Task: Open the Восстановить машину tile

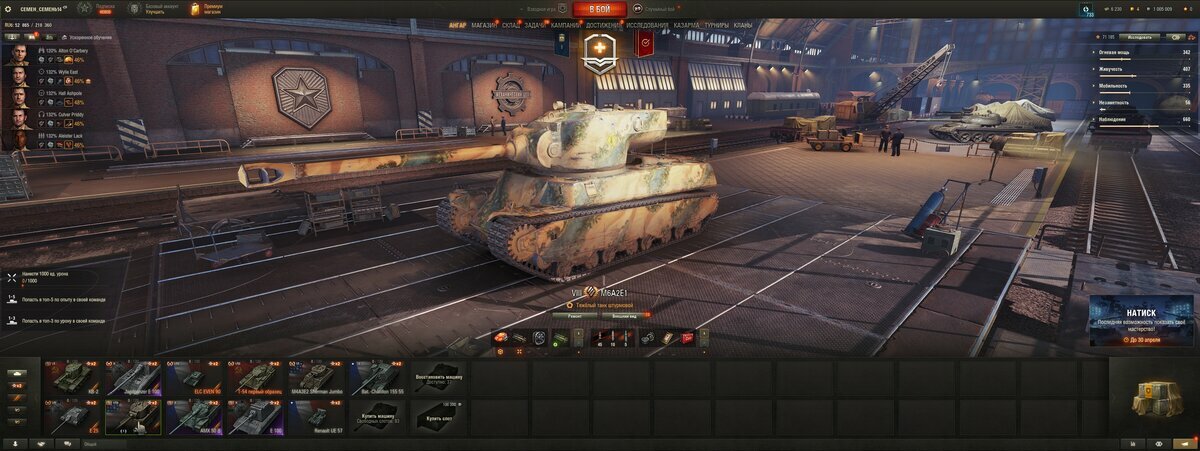Action: (438, 377)
